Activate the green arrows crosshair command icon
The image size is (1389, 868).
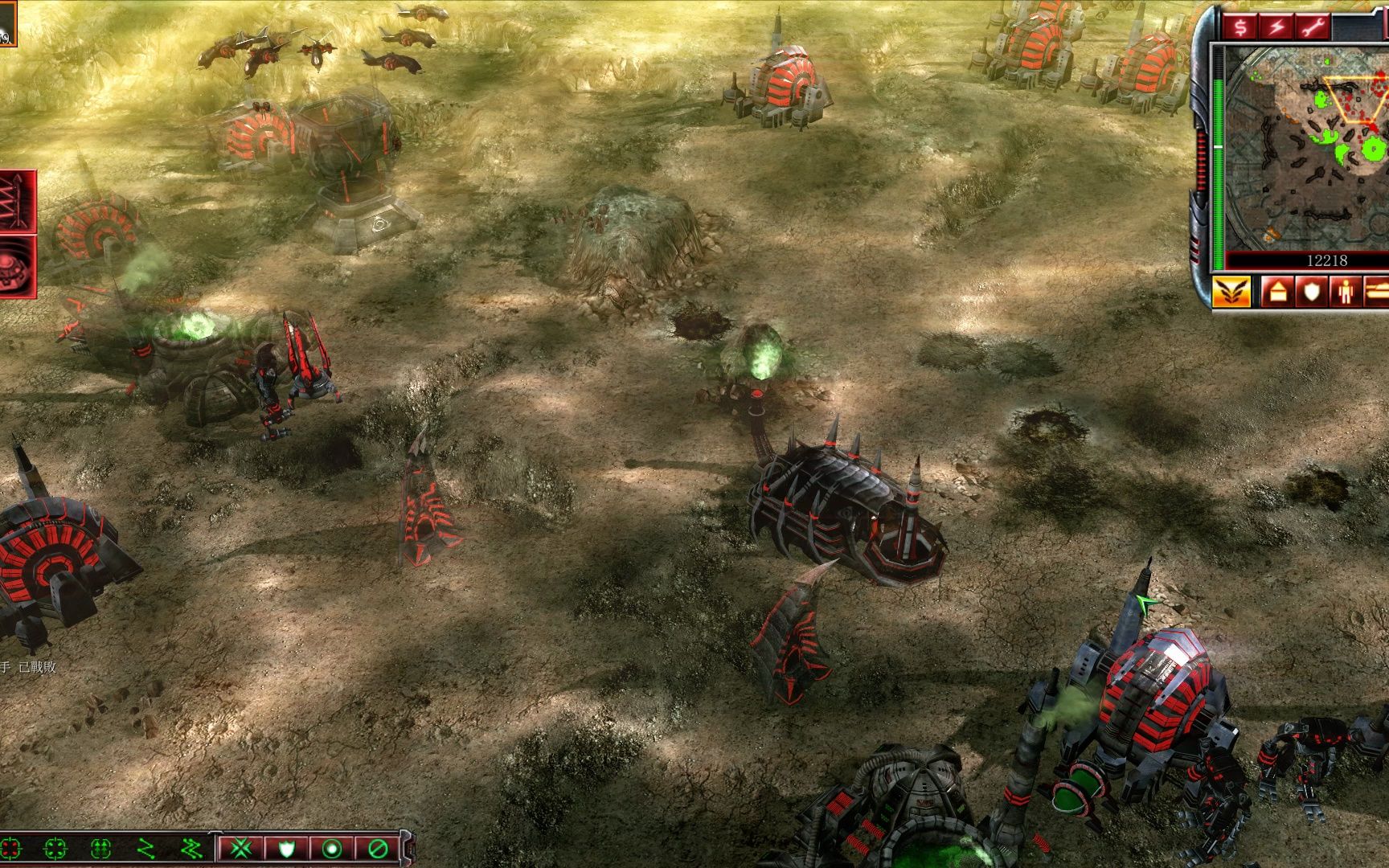(x=55, y=848)
